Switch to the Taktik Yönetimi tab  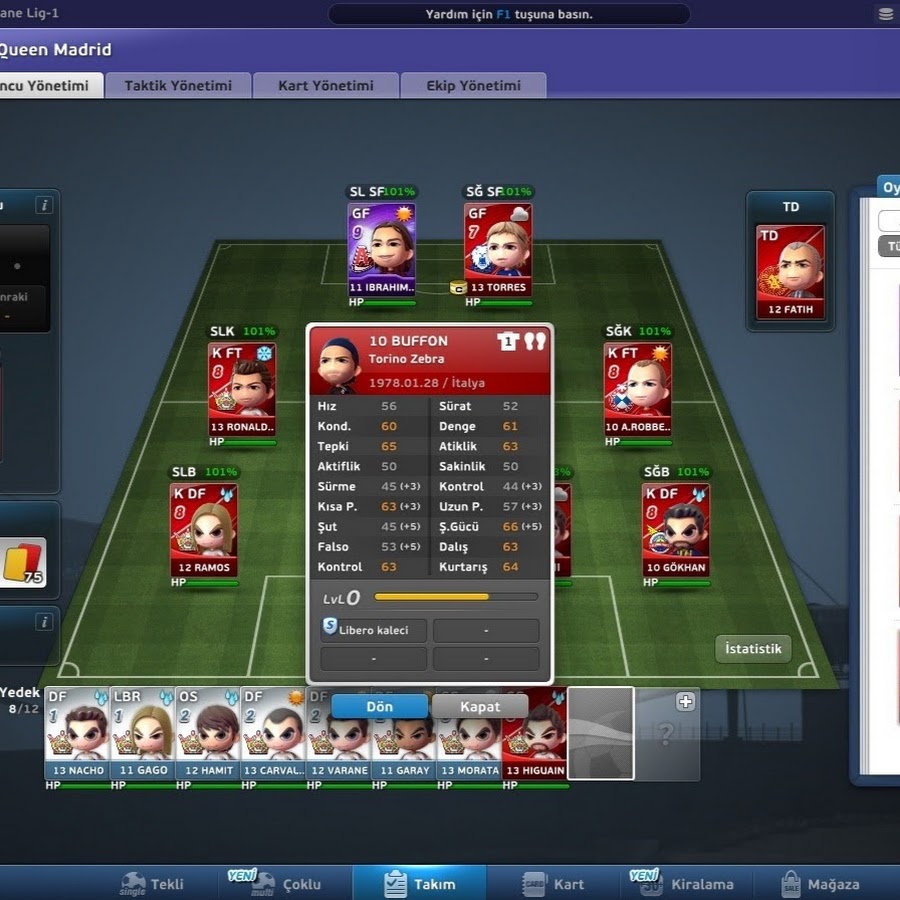point(178,86)
